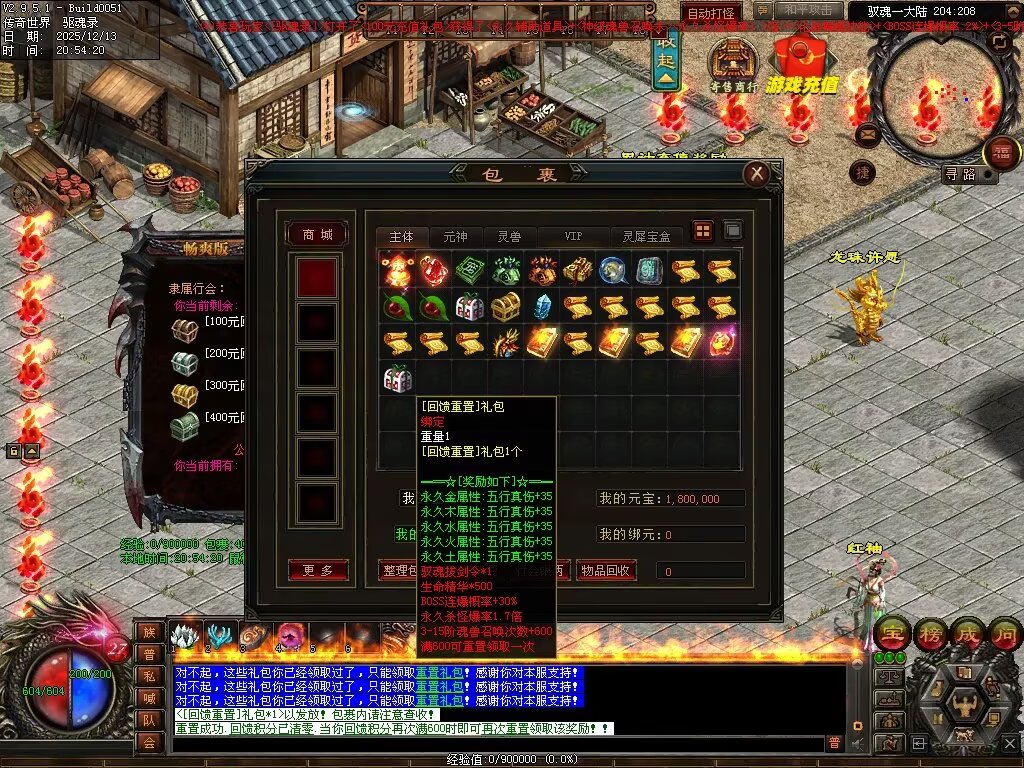Select the gift box in fourth row
The image size is (1024, 768).
point(397,378)
